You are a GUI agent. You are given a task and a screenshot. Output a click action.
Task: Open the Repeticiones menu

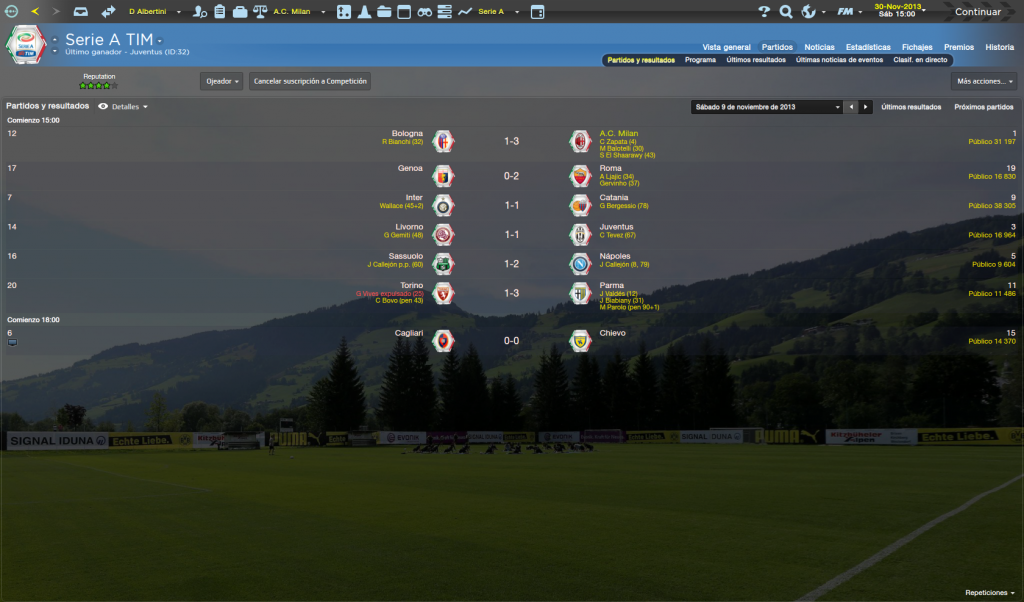point(990,592)
